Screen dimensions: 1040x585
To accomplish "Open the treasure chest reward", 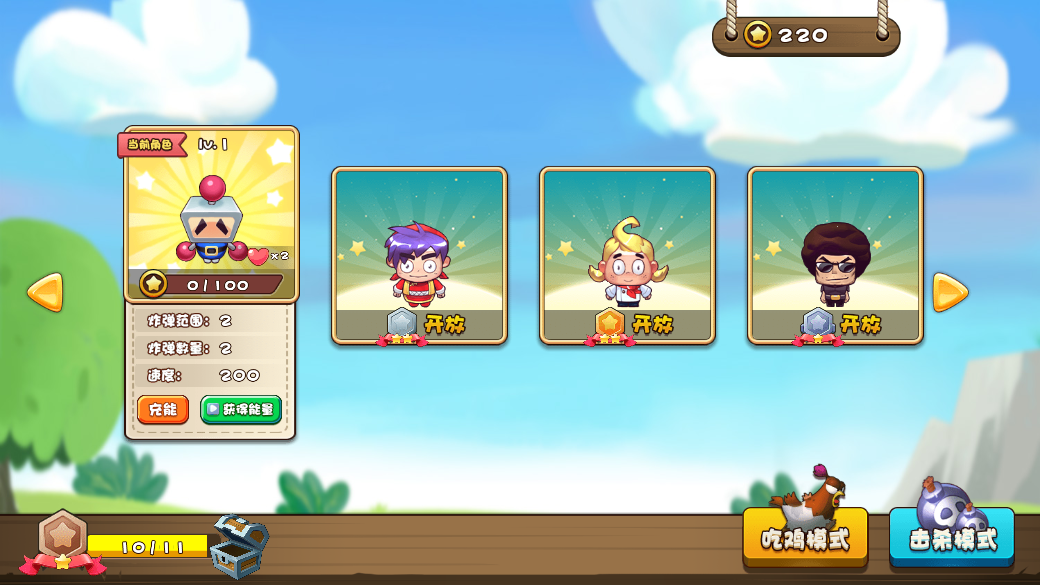I will (x=240, y=545).
